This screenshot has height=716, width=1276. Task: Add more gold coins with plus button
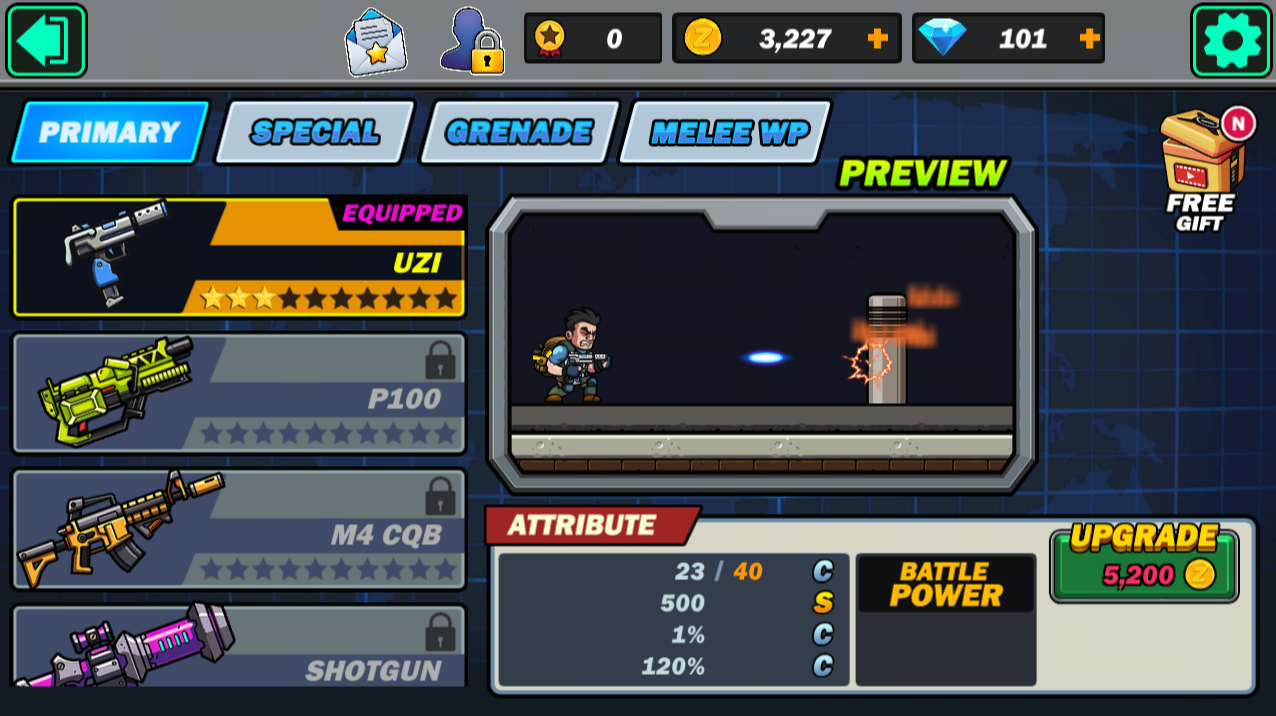click(877, 39)
